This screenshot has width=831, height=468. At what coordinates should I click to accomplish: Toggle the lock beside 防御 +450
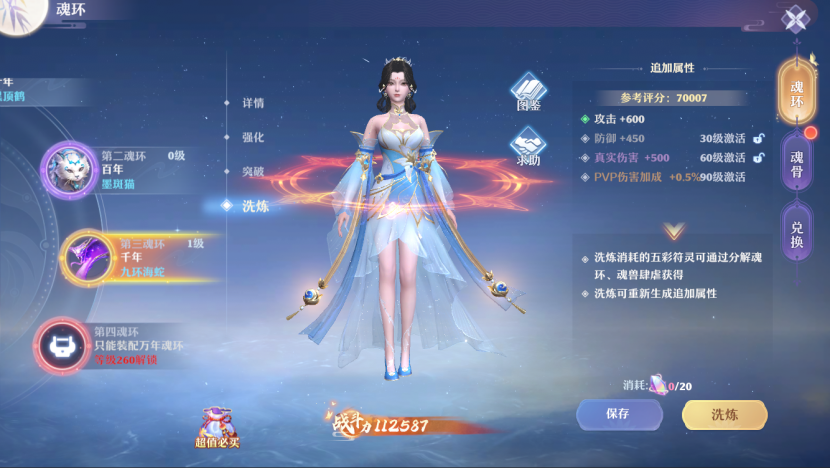point(759,139)
